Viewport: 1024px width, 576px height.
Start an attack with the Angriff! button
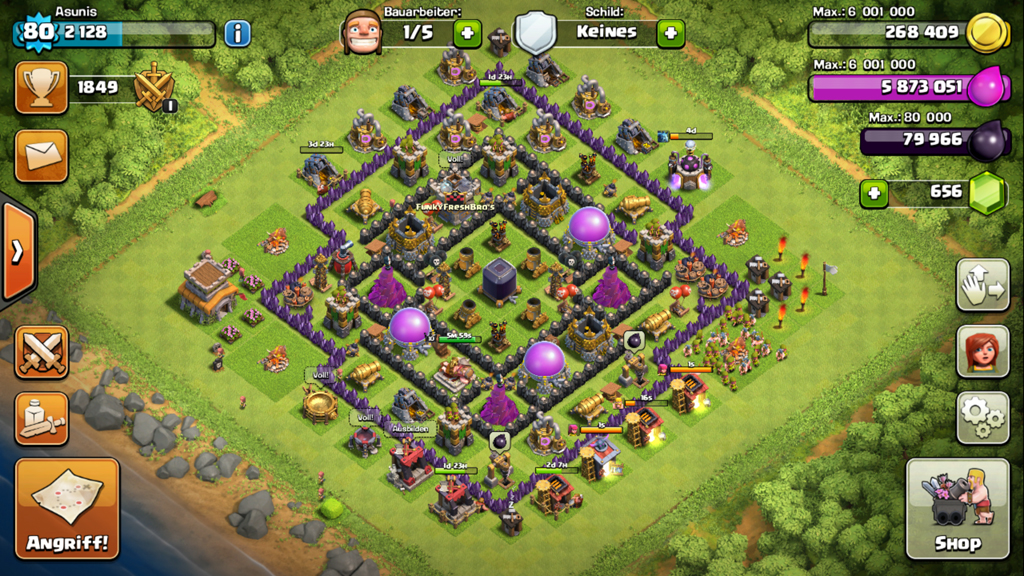point(67,508)
